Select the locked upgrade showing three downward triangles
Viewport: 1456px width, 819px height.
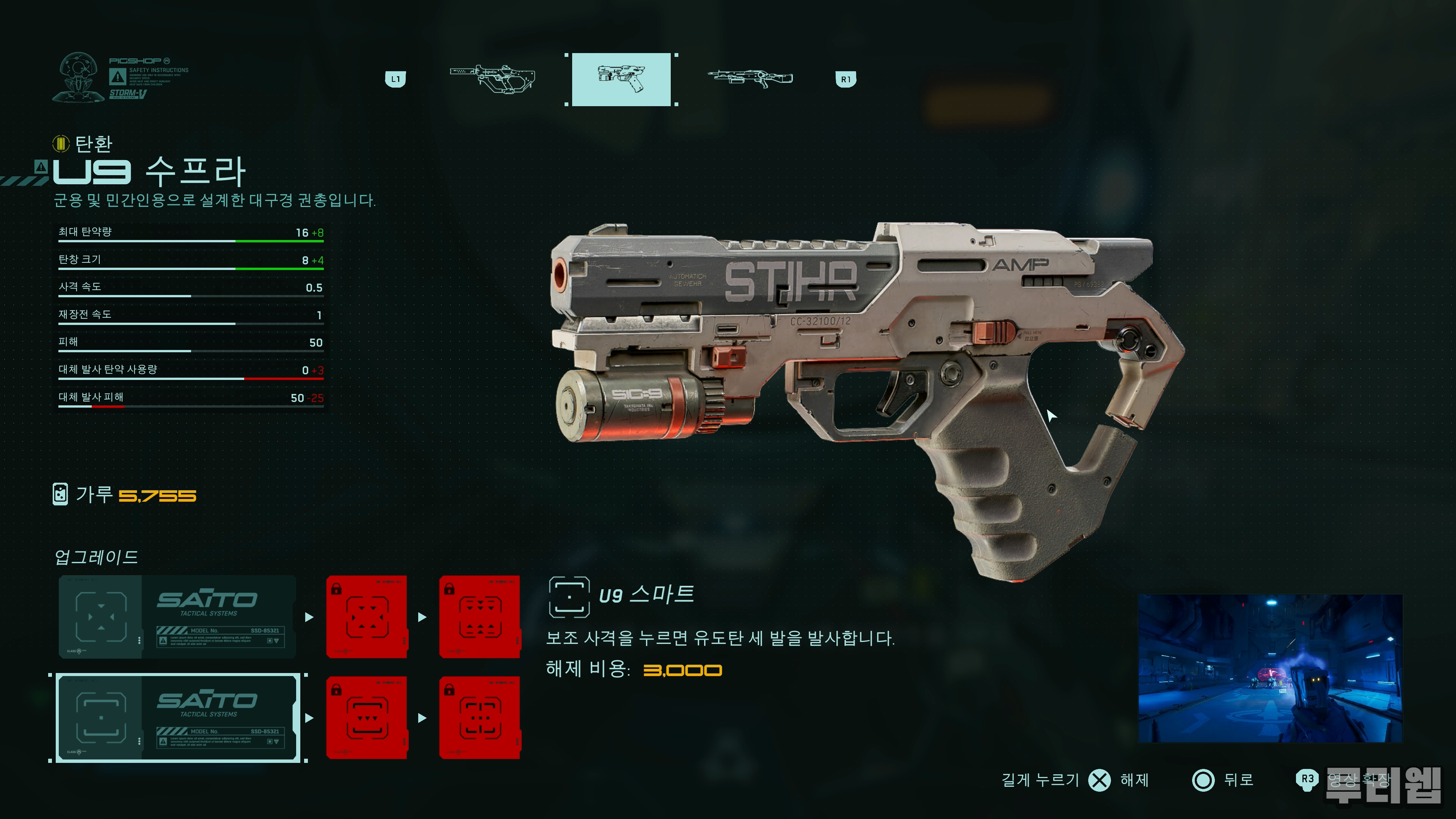tap(367, 718)
